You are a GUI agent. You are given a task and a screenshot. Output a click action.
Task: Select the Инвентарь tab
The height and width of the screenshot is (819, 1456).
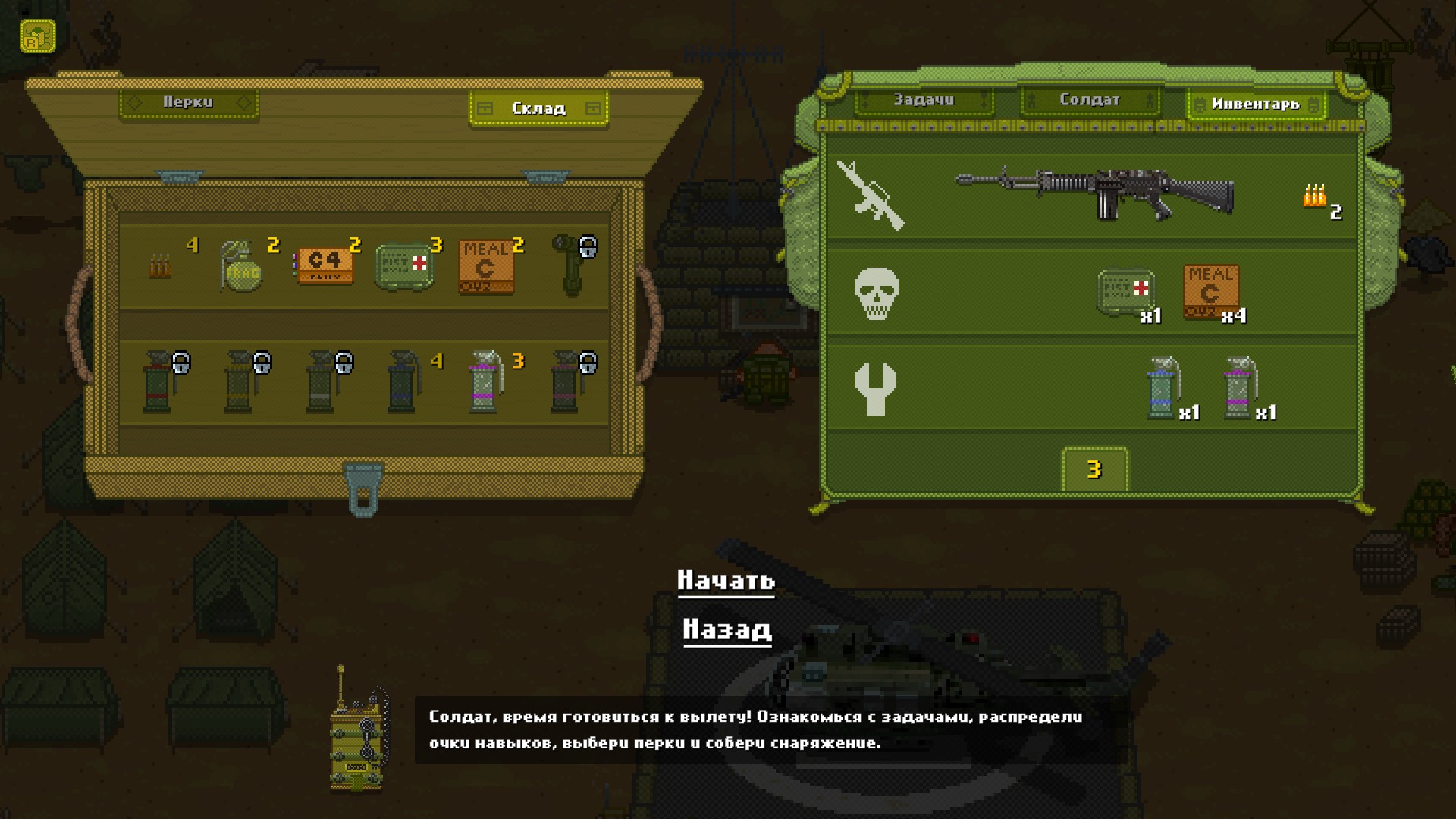tap(1256, 104)
